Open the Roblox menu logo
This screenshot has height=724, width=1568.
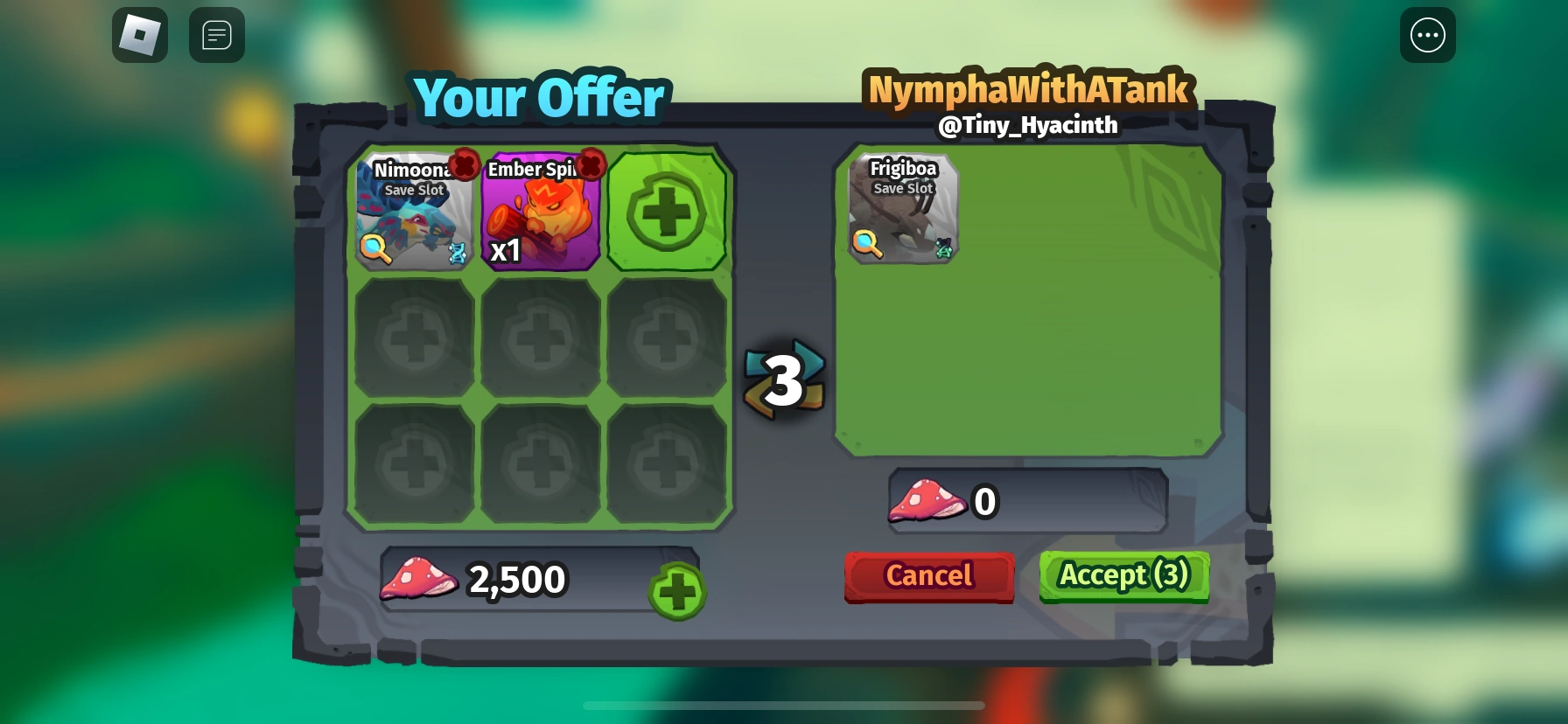coord(139,35)
